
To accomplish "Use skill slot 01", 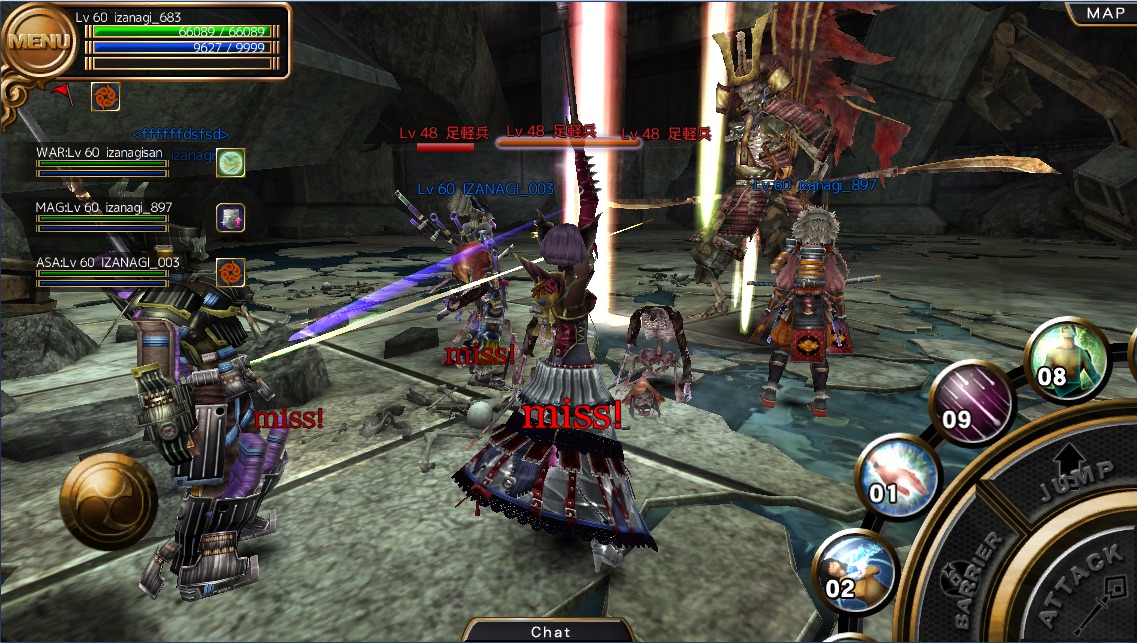I will click(897, 477).
